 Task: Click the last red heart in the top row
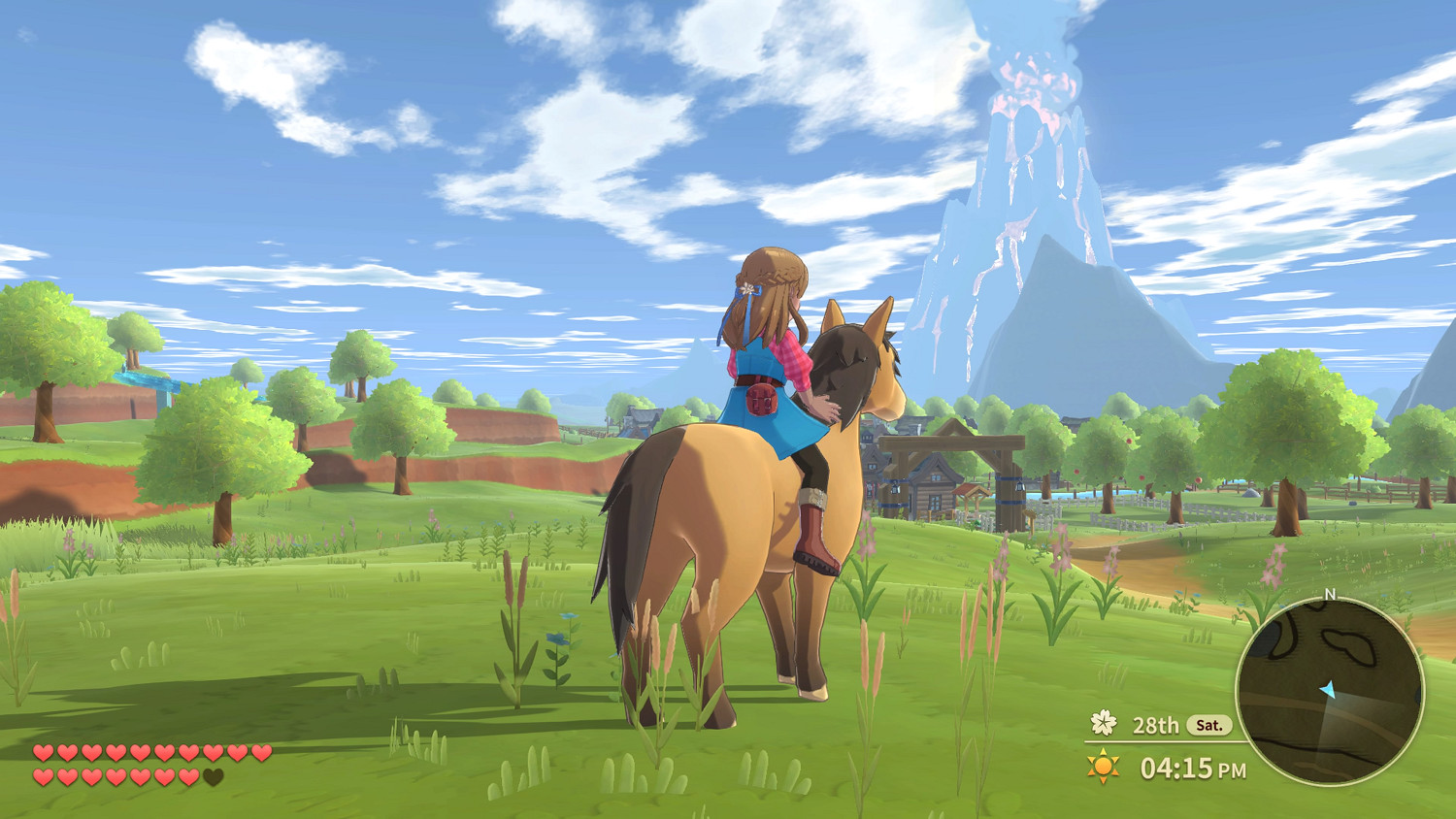click(x=263, y=752)
